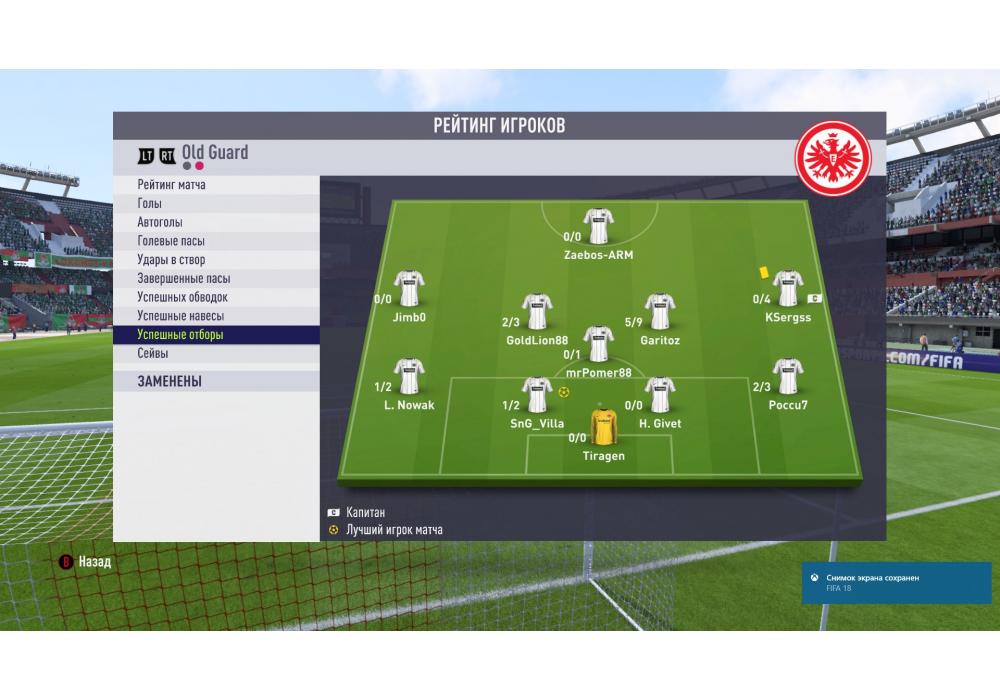Select Удары в створ in the list

point(171,260)
